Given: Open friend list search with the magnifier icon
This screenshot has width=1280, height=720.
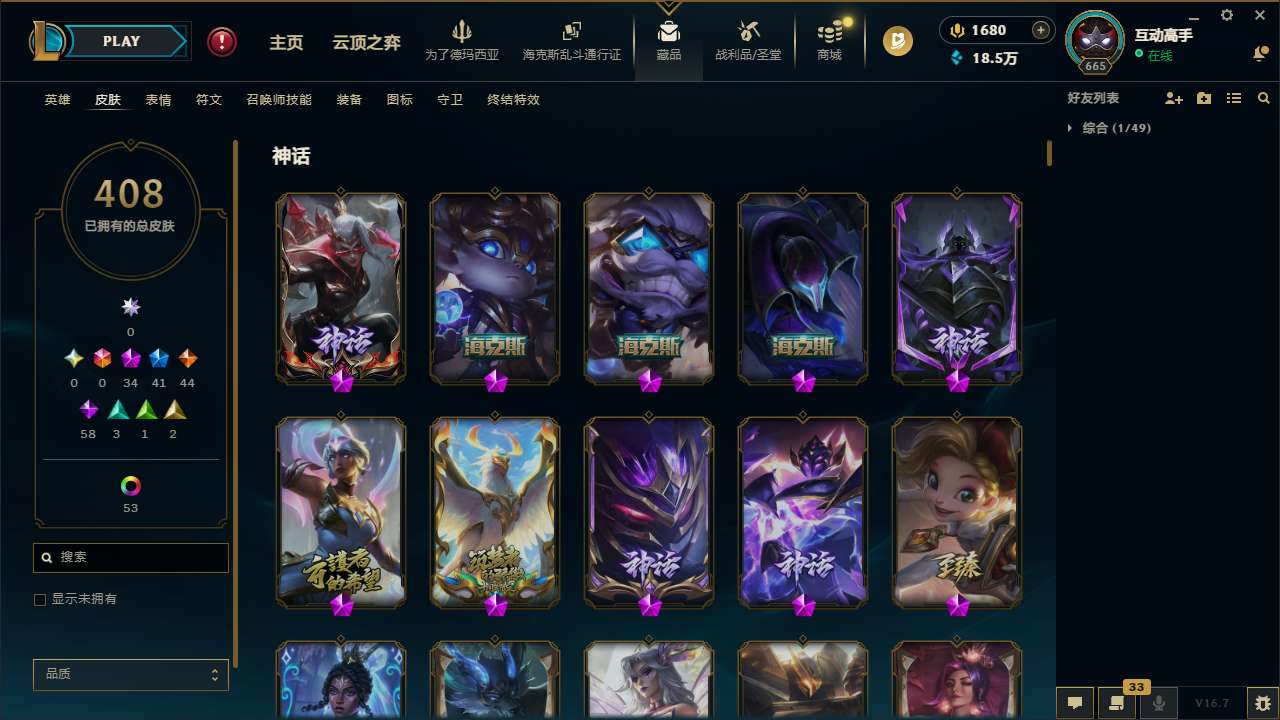Looking at the screenshot, I should pos(1264,98).
